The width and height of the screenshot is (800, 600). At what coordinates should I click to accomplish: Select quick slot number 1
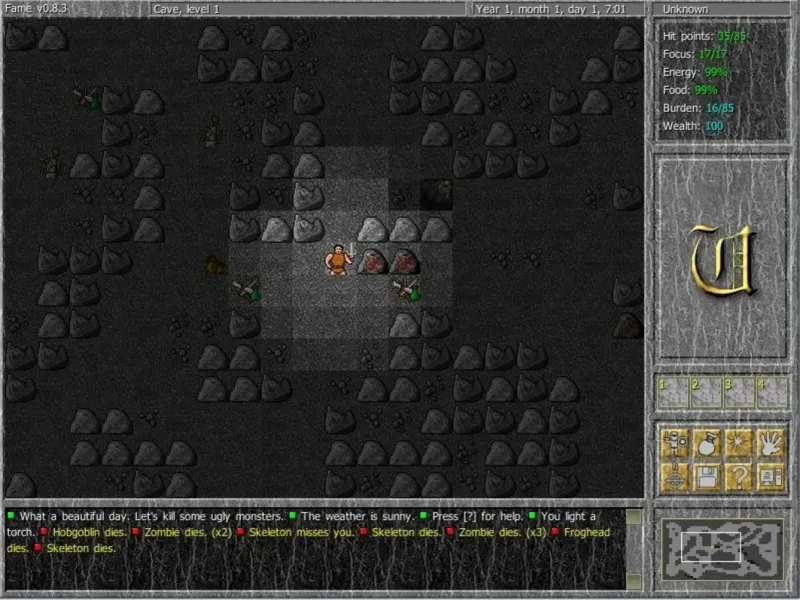coord(674,392)
